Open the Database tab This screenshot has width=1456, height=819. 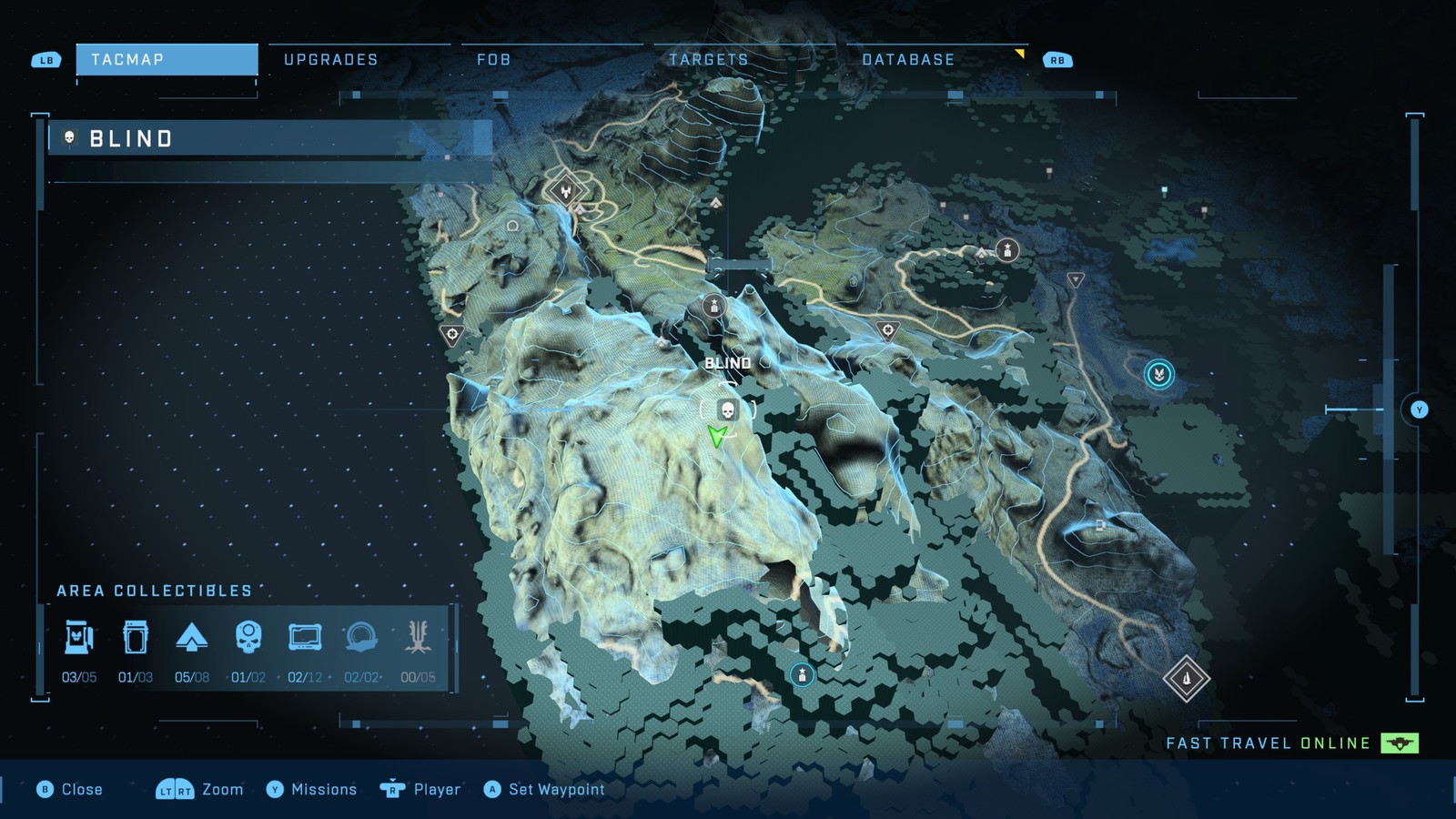coord(908,60)
